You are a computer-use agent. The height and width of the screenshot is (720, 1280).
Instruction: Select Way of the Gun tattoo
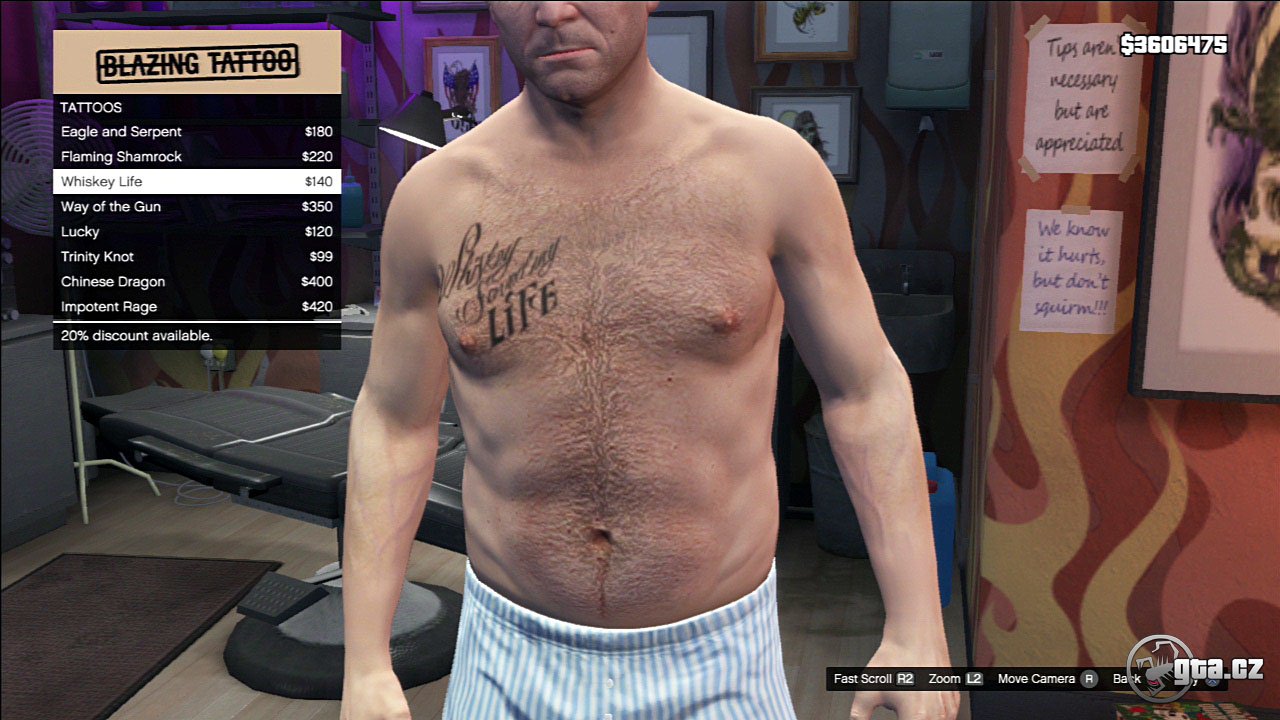coord(196,207)
